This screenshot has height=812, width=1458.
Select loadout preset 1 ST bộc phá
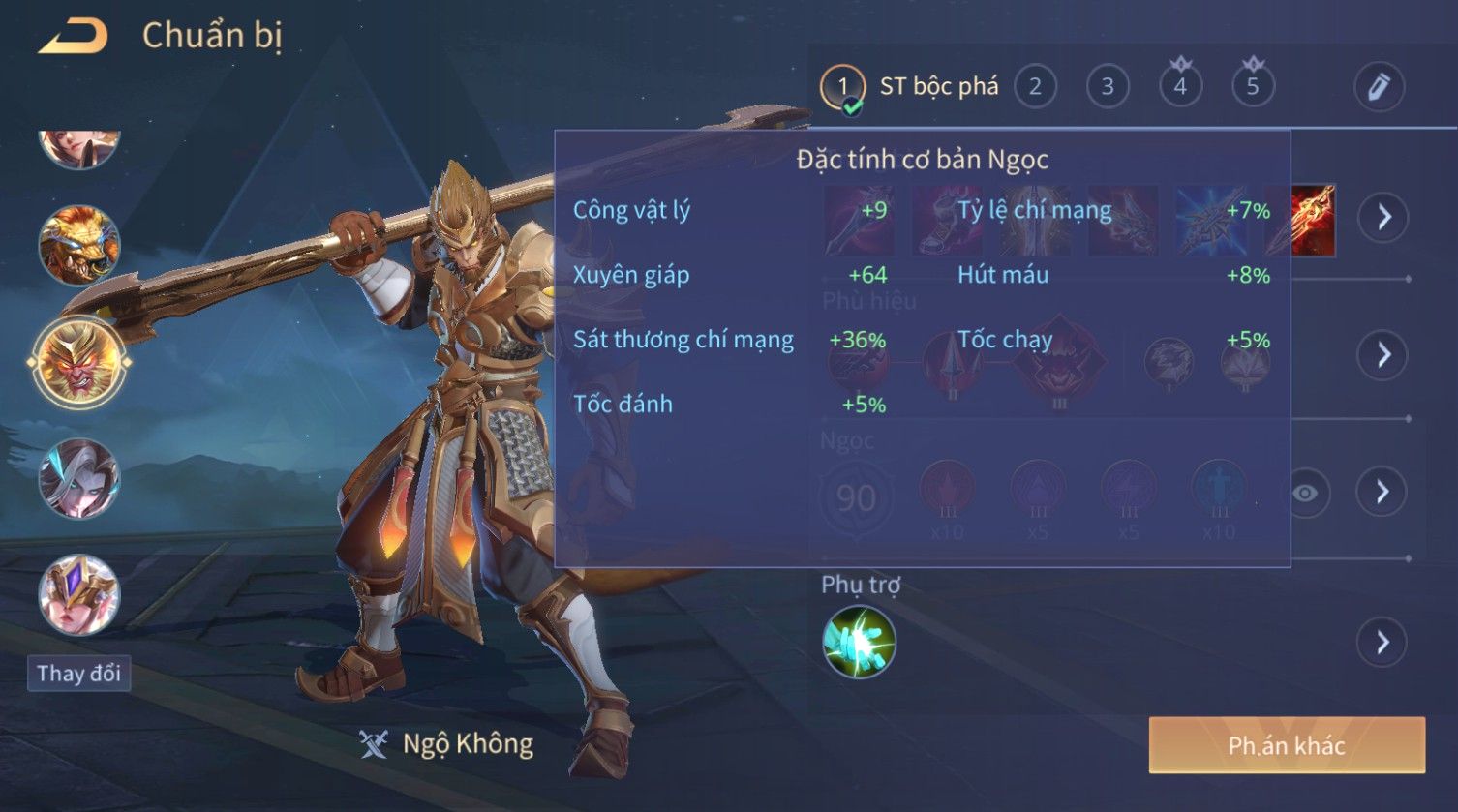click(842, 87)
